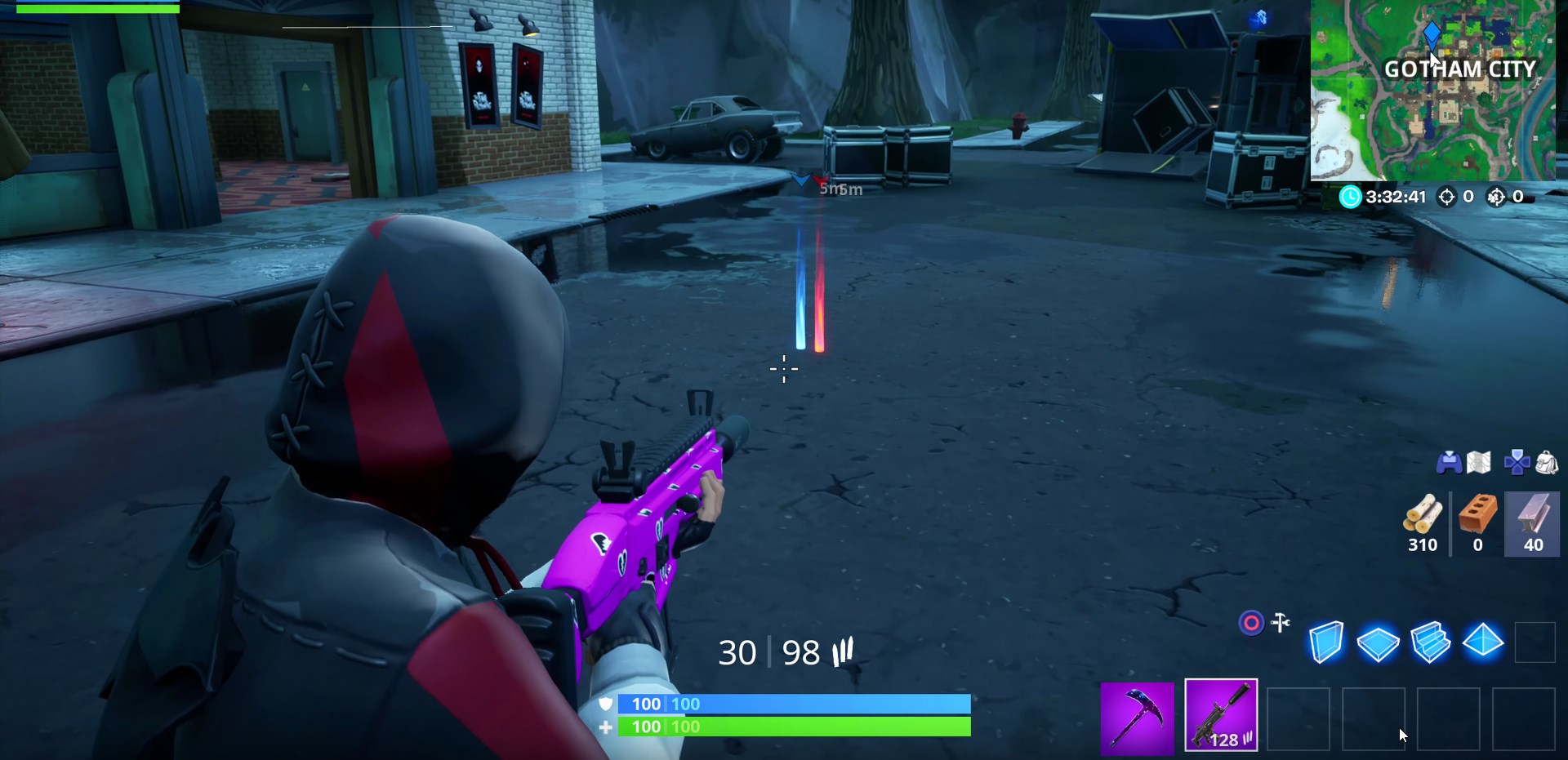Select the assault rifle slot showing 128 ammo
Viewport: 1568px width, 760px height.
coord(1221,716)
